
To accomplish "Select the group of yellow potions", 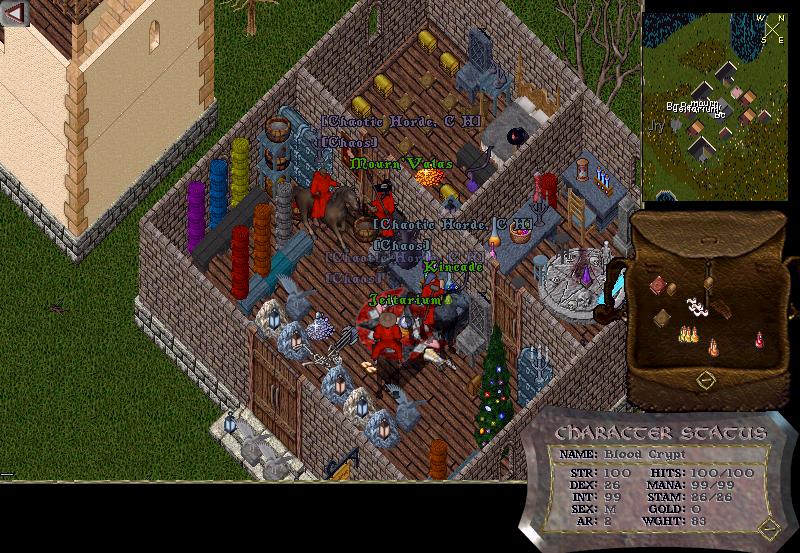I will tap(687, 334).
